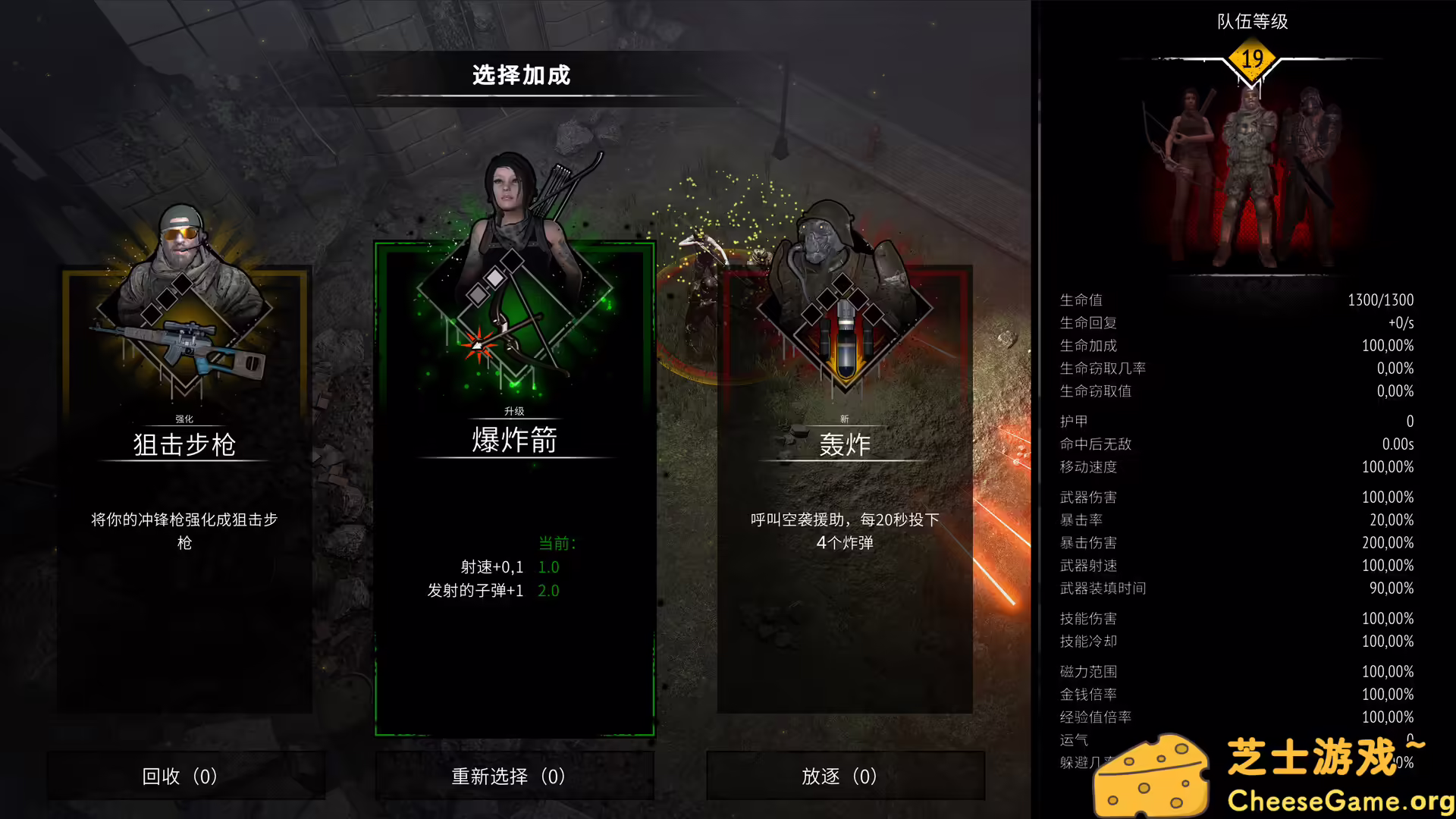Screen dimensions: 1456x819
Task: Select the sniper rifle weapon icon
Action: point(182,345)
